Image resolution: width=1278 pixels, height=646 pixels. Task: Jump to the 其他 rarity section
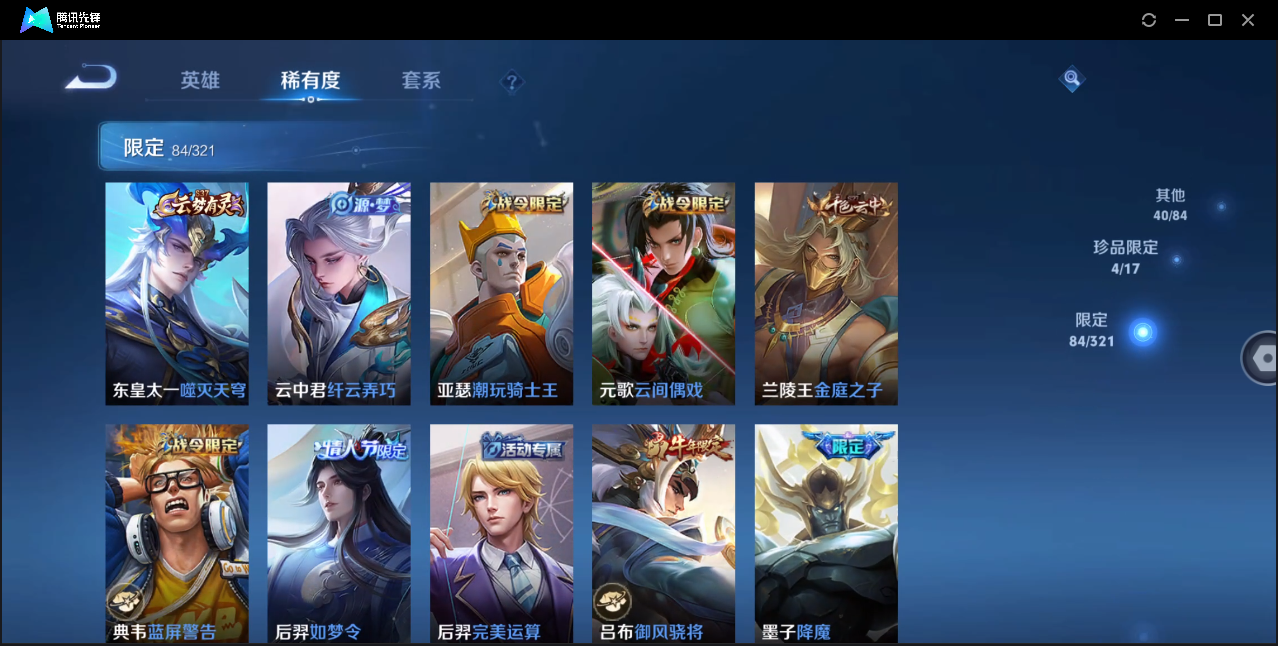pyautogui.click(x=1170, y=204)
